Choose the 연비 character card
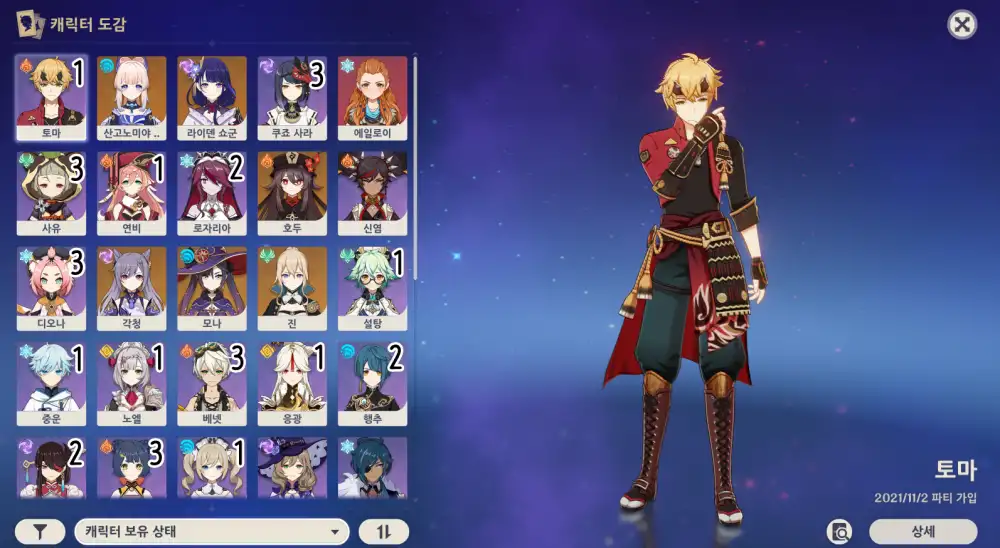 click(x=132, y=193)
